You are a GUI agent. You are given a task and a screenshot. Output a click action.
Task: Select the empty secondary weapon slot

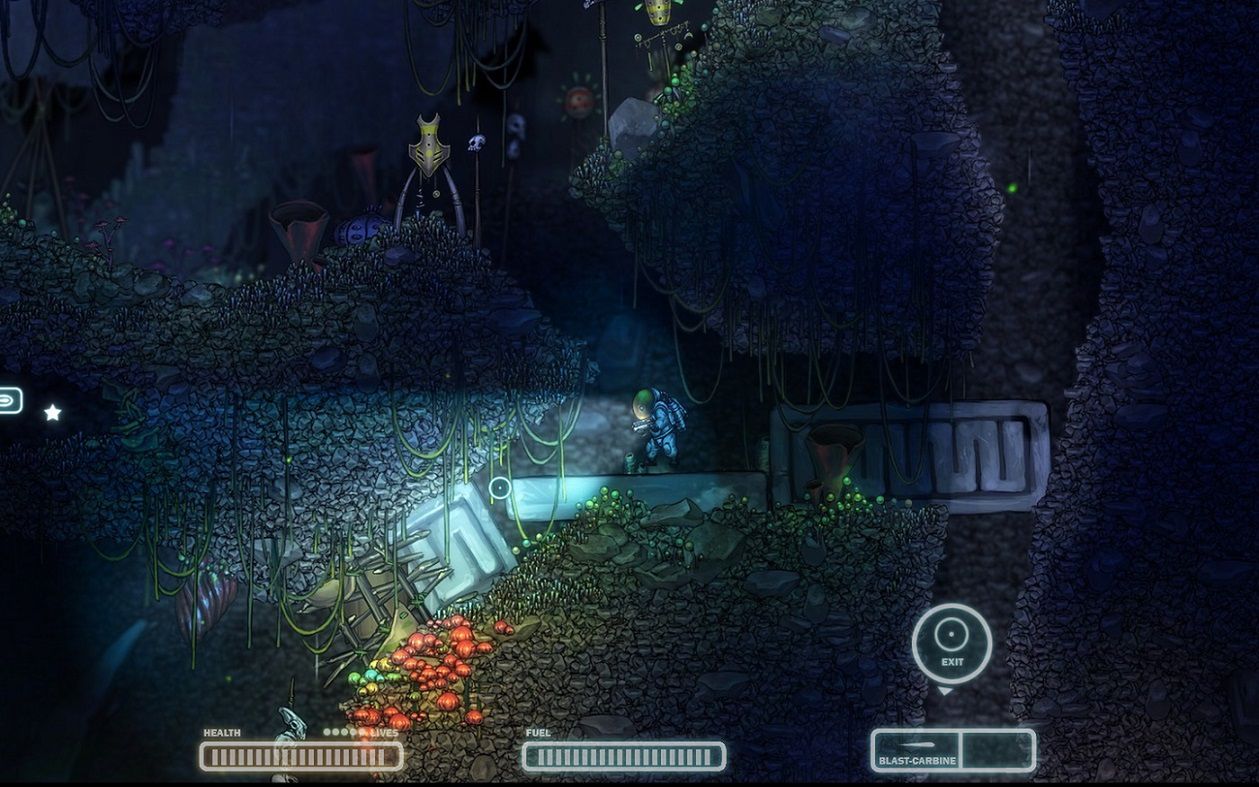997,750
